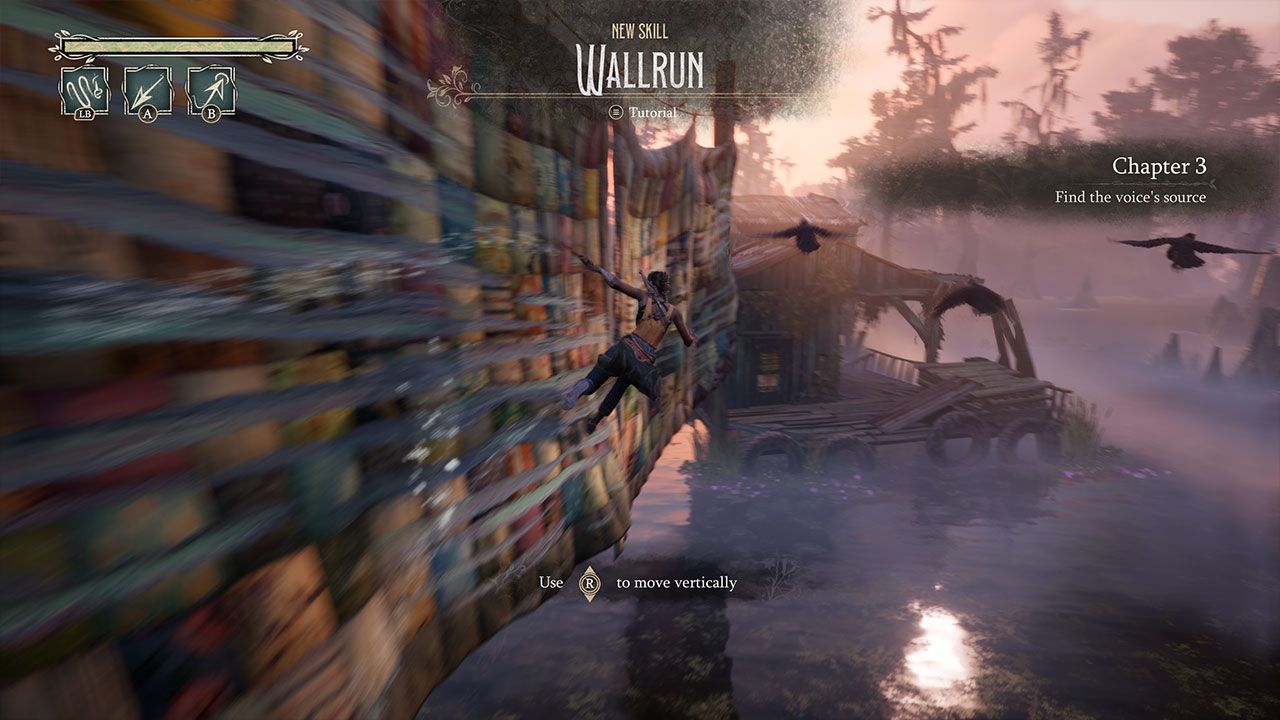Click the Chapter 3 heading
This screenshot has width=1280, height=720.
[x=1162, y=164]
